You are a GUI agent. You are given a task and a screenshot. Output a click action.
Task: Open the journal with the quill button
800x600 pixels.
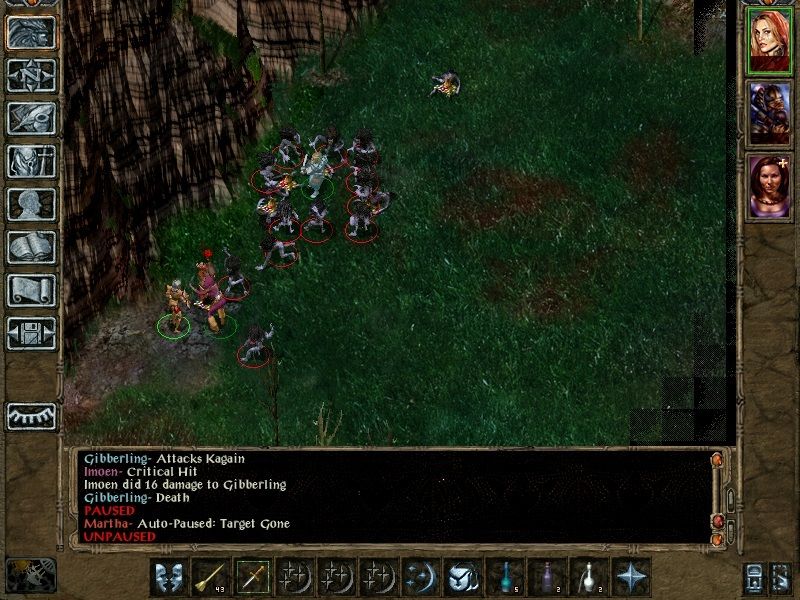point(31,118)
